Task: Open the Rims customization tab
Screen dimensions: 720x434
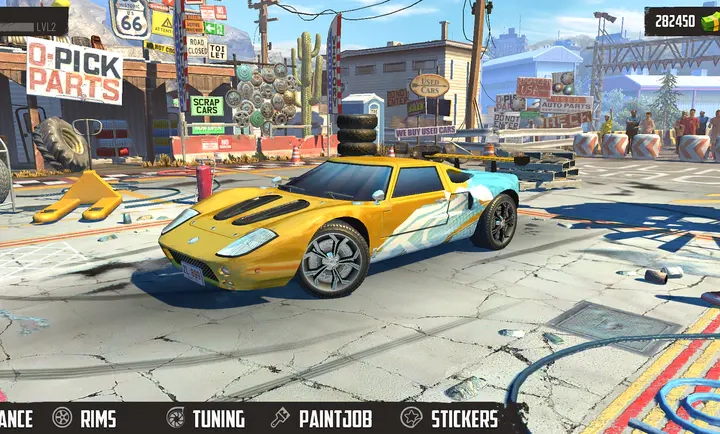Action: point(85,418)
